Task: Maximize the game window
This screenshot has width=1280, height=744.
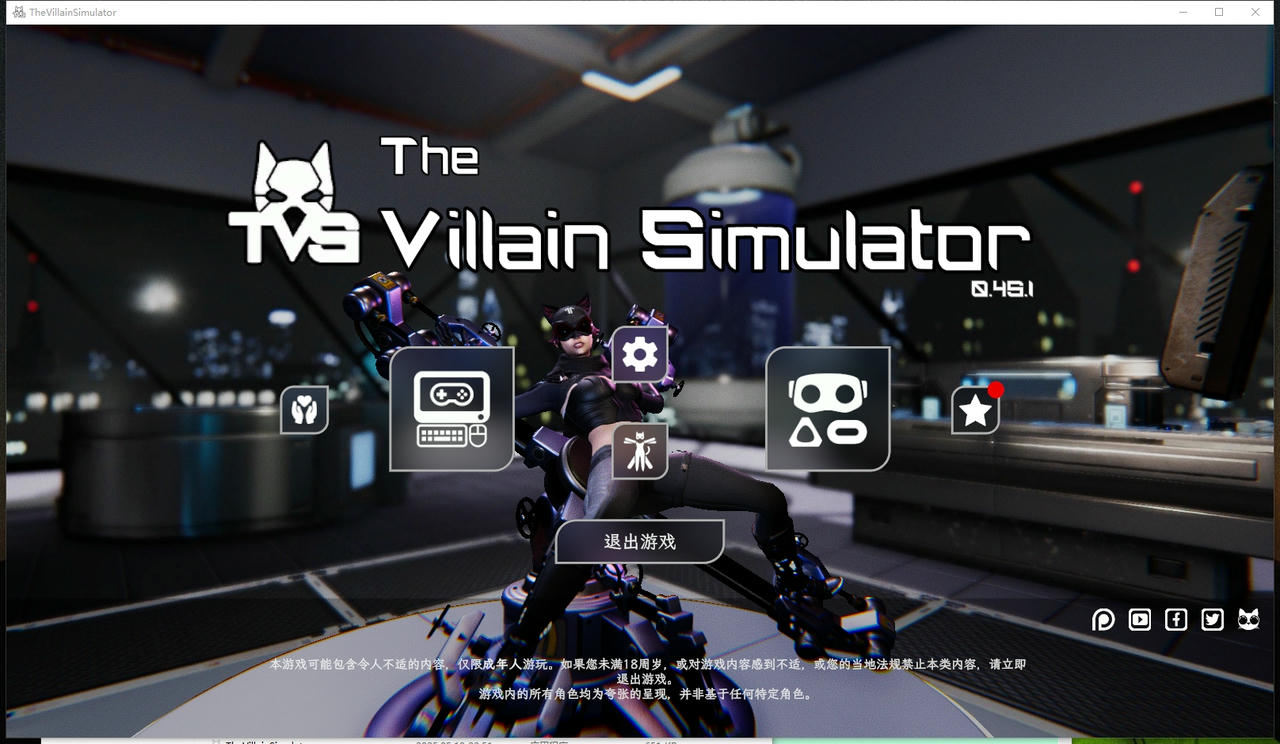Action: coord(1217,11)
